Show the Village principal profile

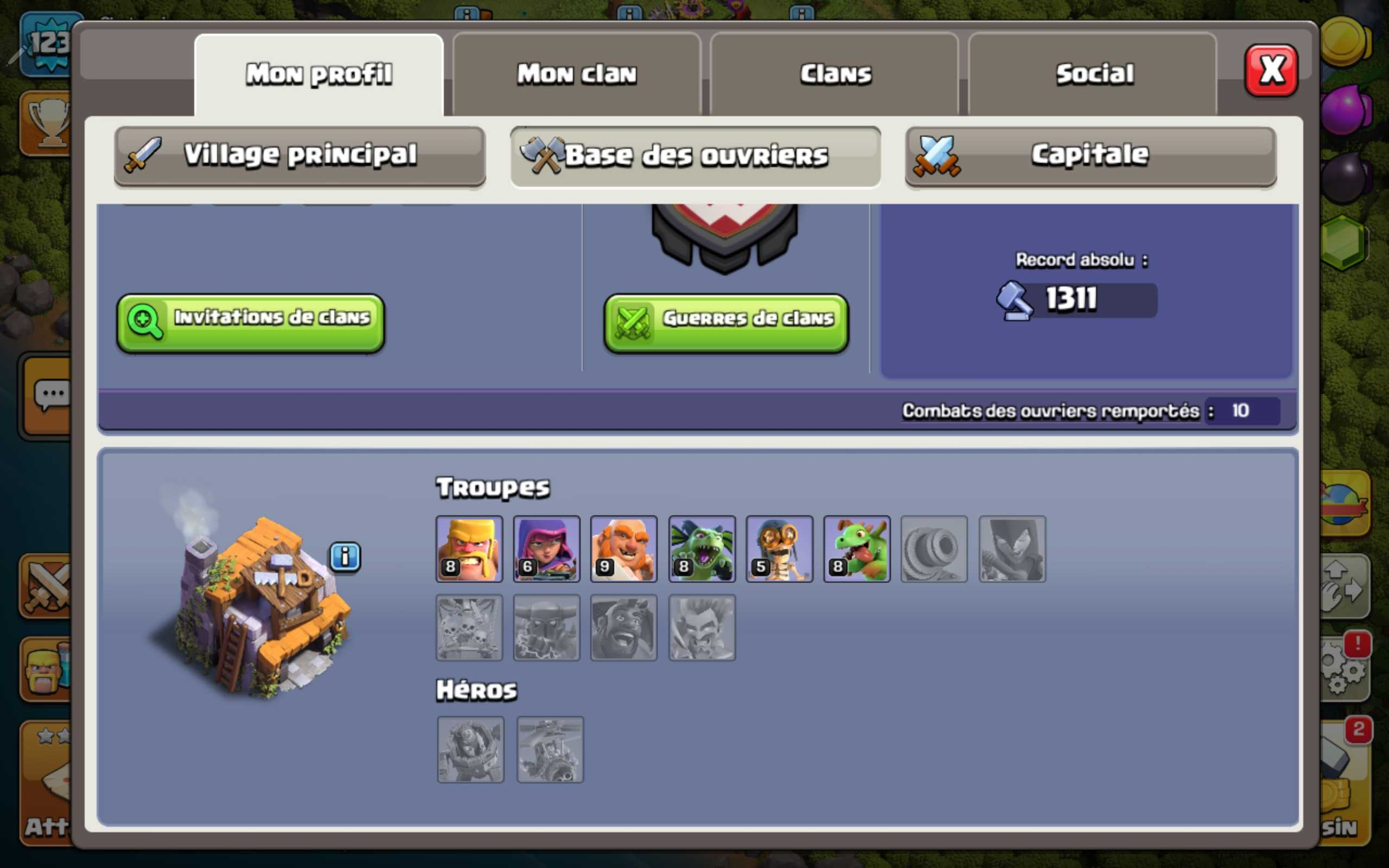(300, 156)
